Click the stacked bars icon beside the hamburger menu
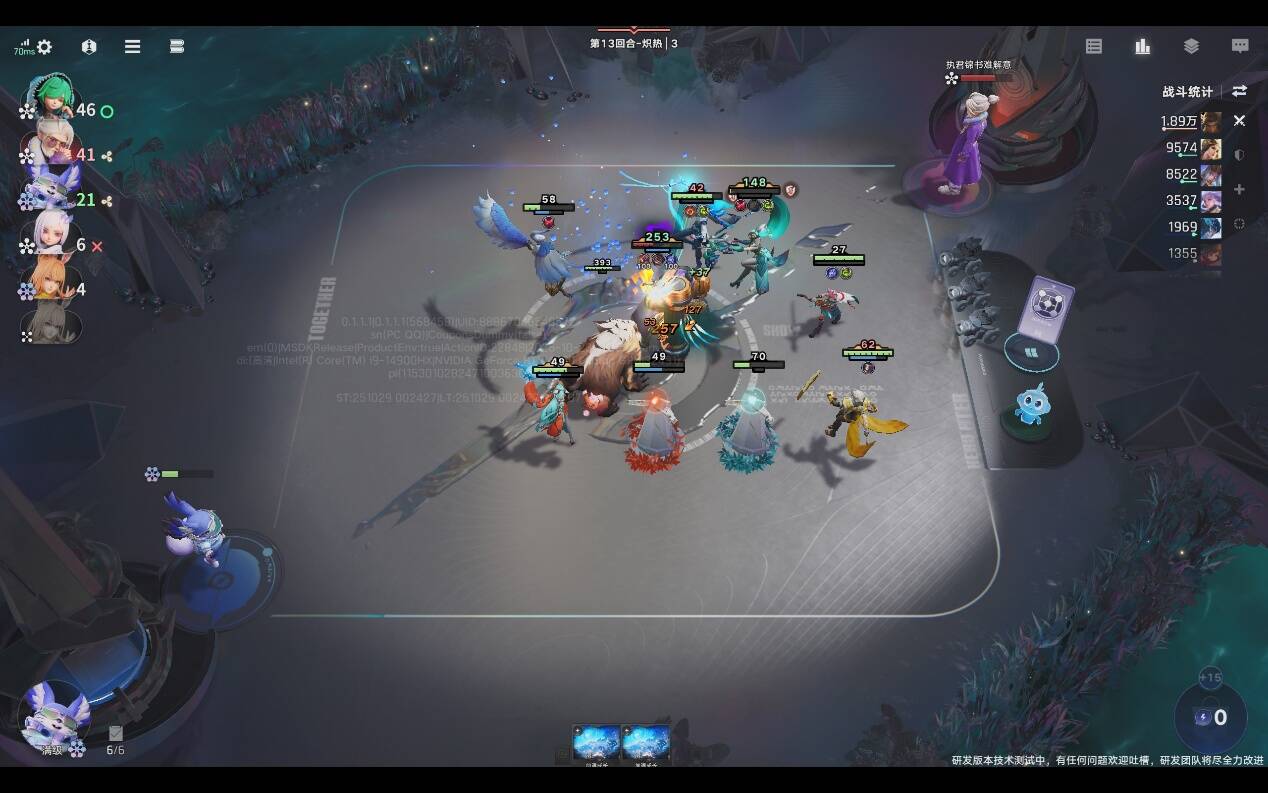The width and height of the screenshot is (1268, 793). (x=177, y=47)
